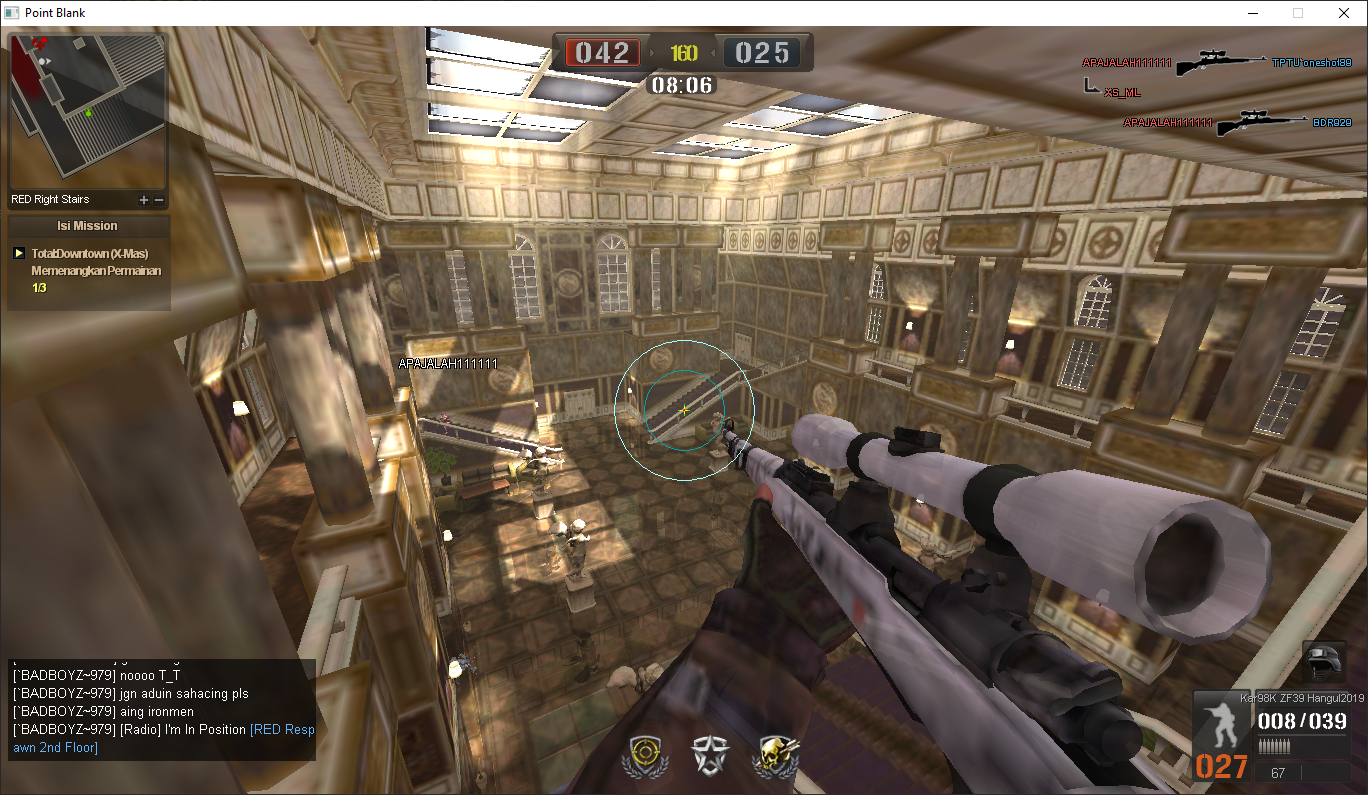1368x795 pixels.
Task: Select the Isi Mission panel header
Action: tap(88, 226)
